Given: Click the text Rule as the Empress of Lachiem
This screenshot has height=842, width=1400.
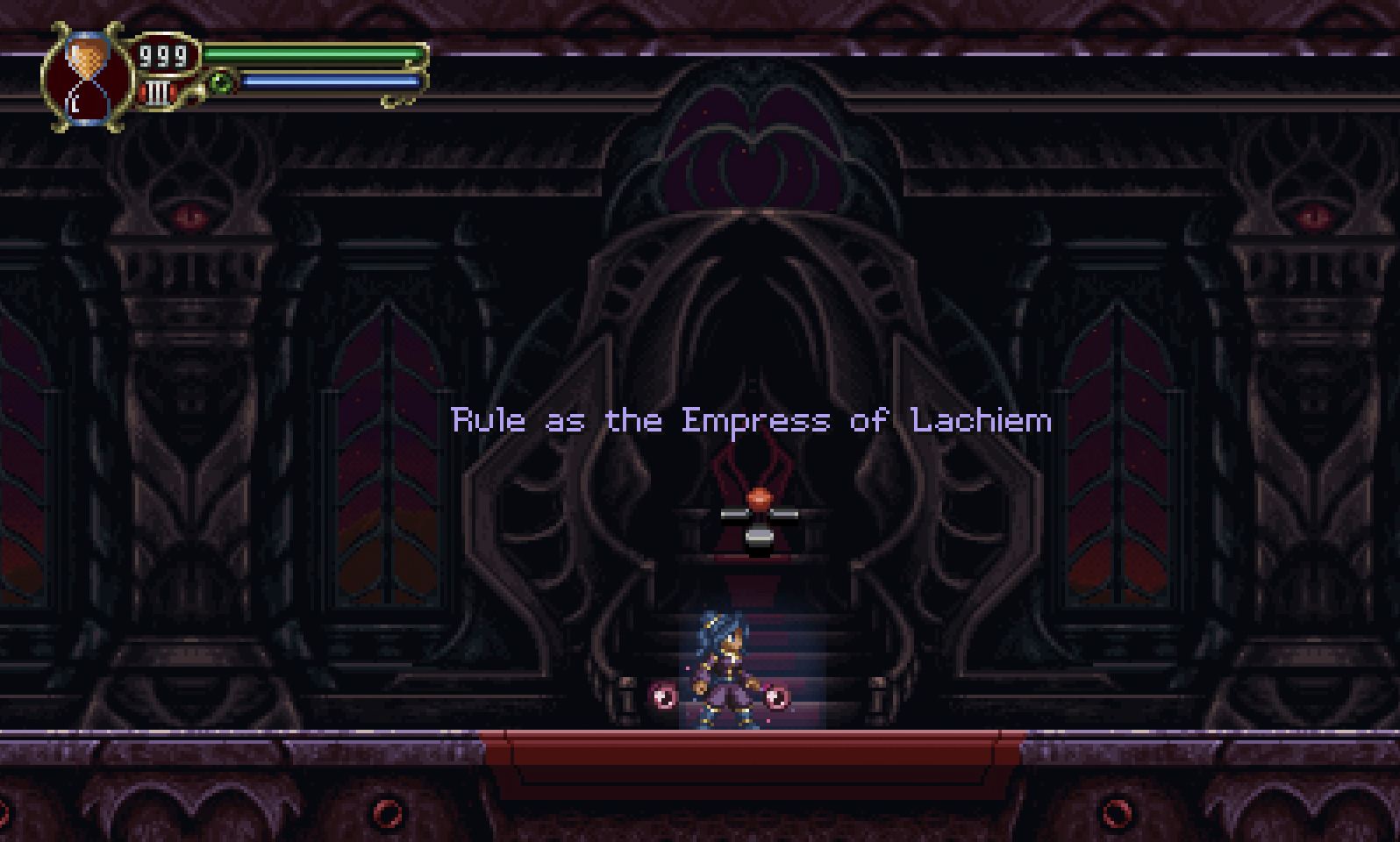Looking at the screenshot, I should tap(750, 419).
